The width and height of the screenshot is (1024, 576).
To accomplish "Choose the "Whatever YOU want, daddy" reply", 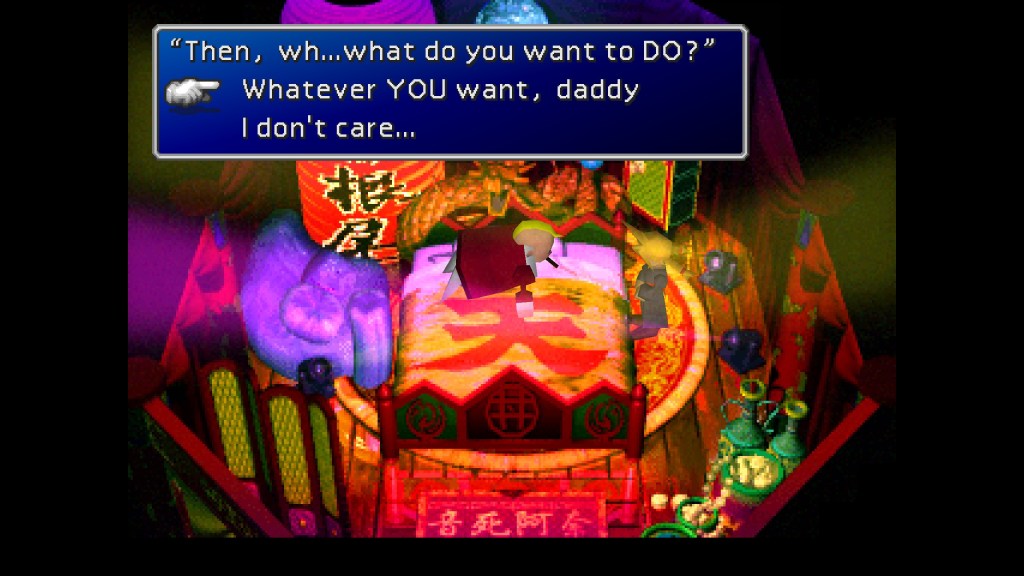I will [440, 90].
